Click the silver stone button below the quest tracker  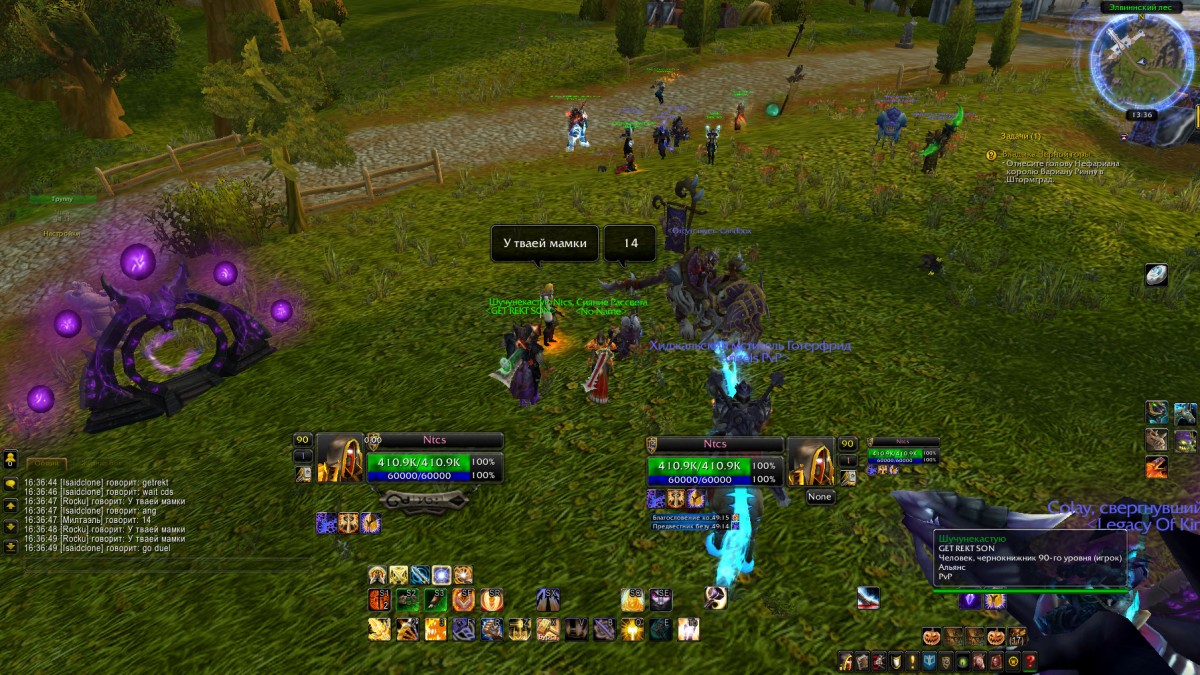[x=1156, y=276]
